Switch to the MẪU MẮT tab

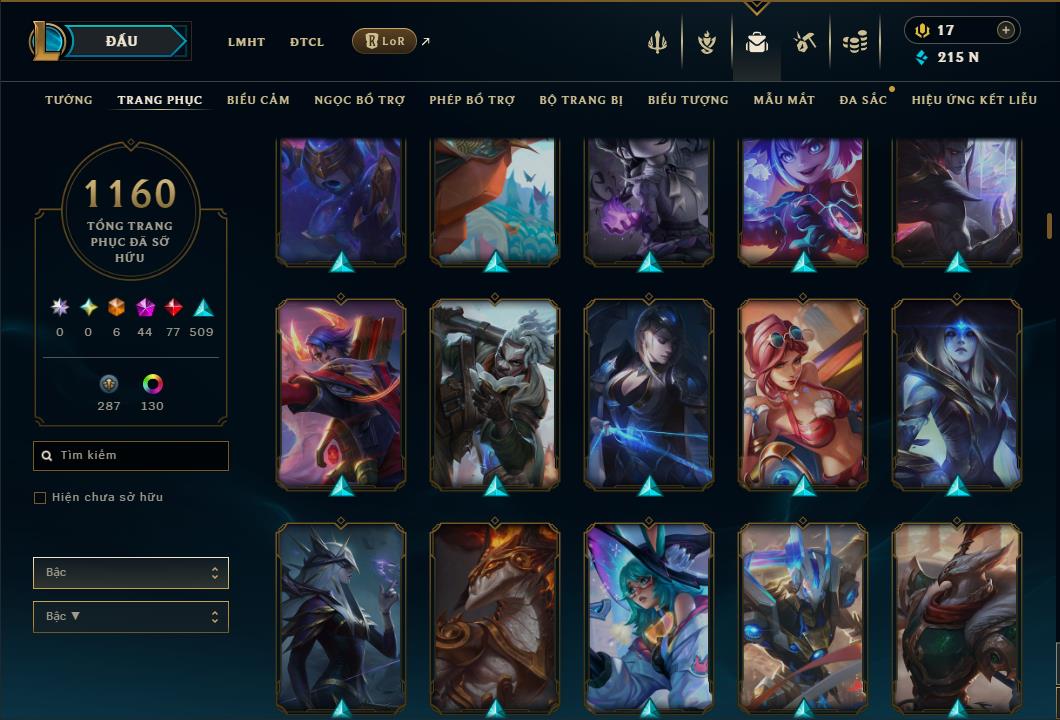coord(784,100)
